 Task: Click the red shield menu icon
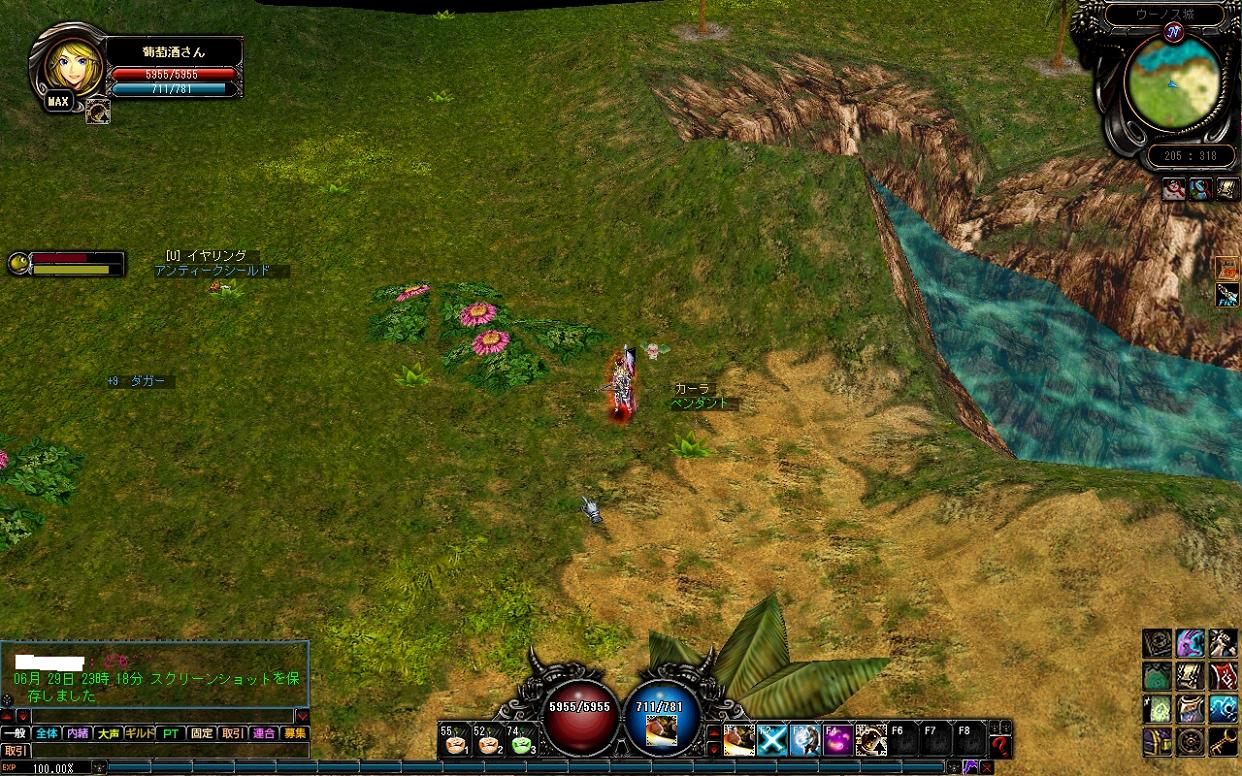tap(1223, 675)
